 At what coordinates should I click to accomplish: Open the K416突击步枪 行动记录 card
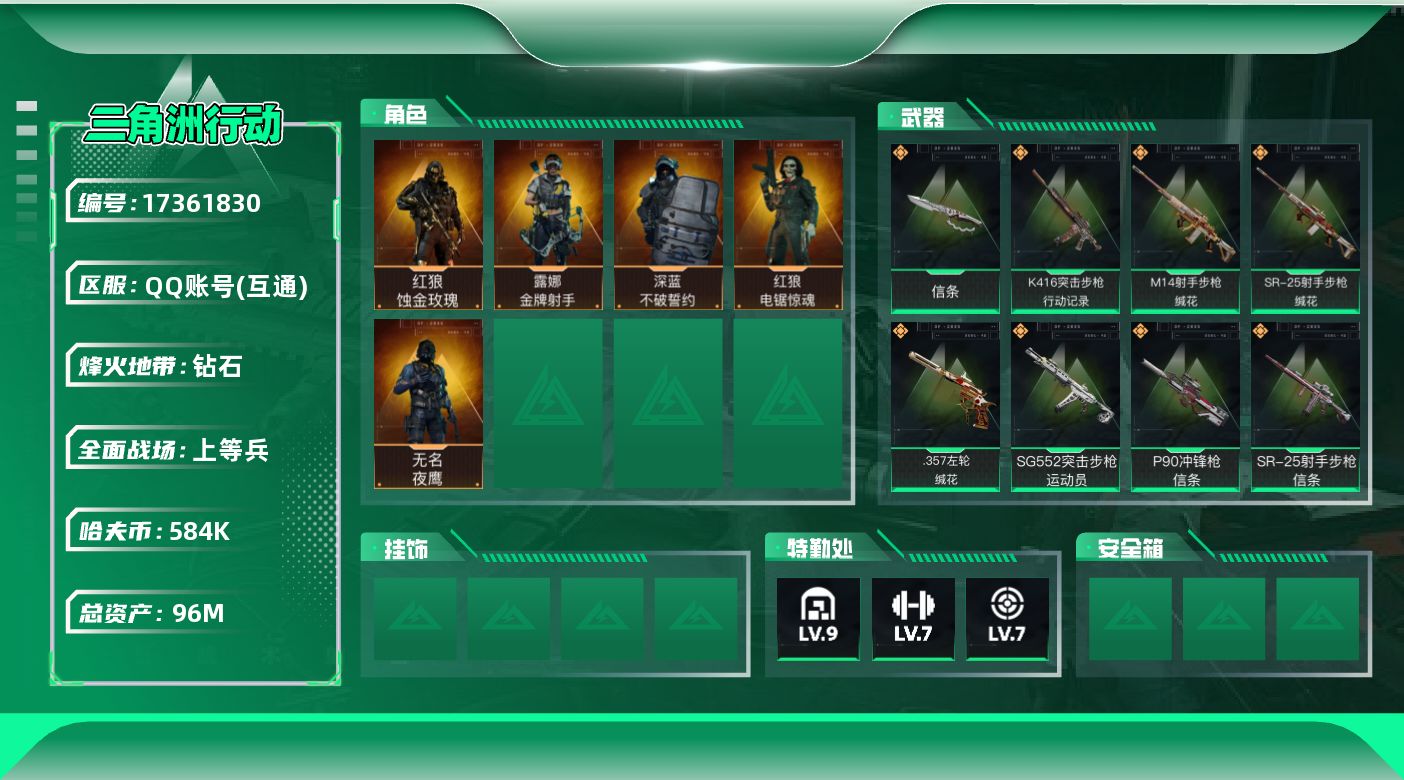(1065, 228)
